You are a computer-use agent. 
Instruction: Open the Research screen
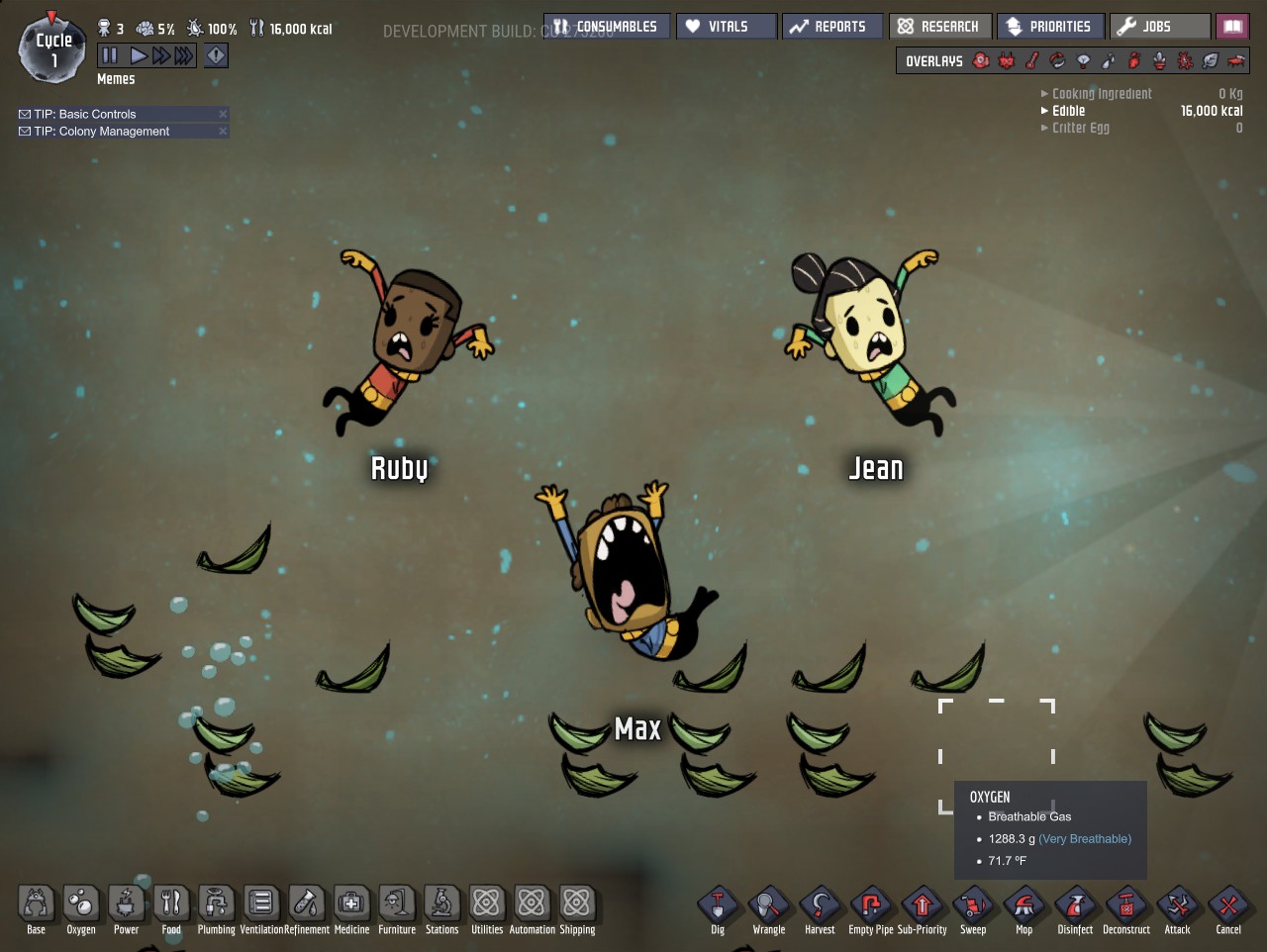939,27
